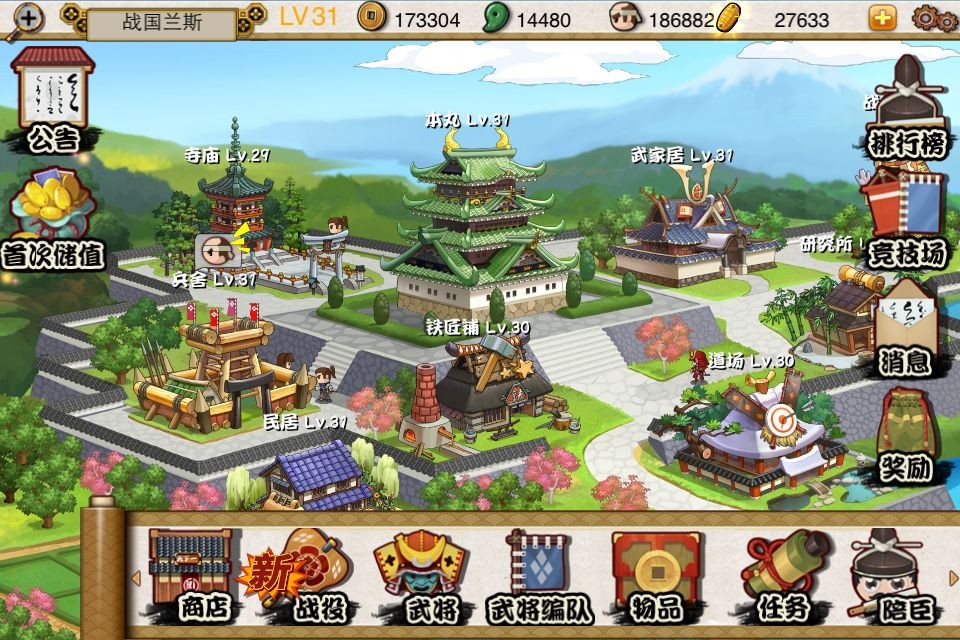The image size is (960, 640).
Task: Open the 战役 campaign menu
Action: pos(300,575)
